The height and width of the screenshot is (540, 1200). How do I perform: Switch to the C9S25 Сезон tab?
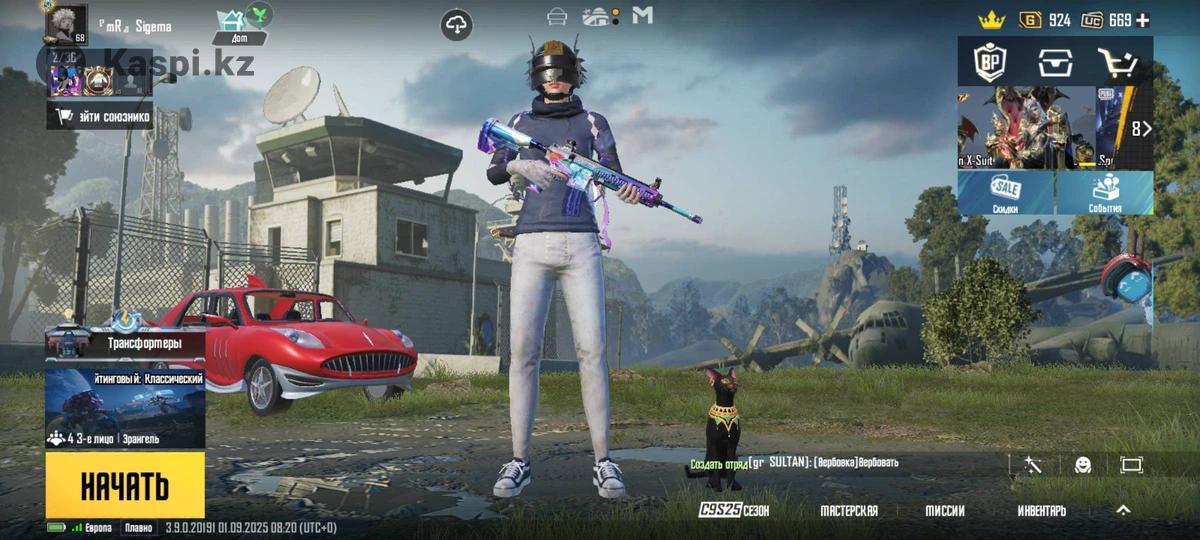734,510
